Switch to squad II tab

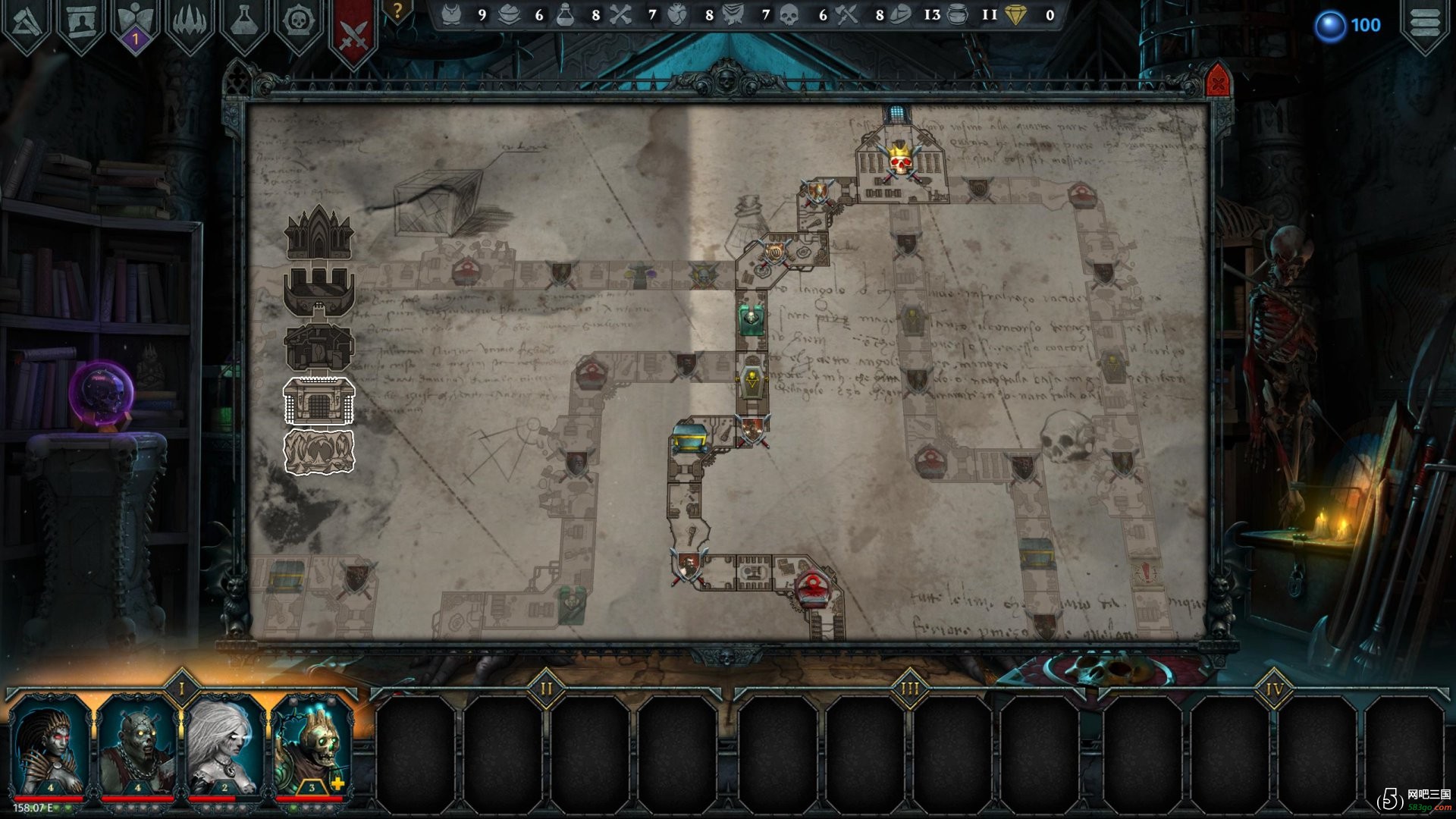[x=546, y=689]
